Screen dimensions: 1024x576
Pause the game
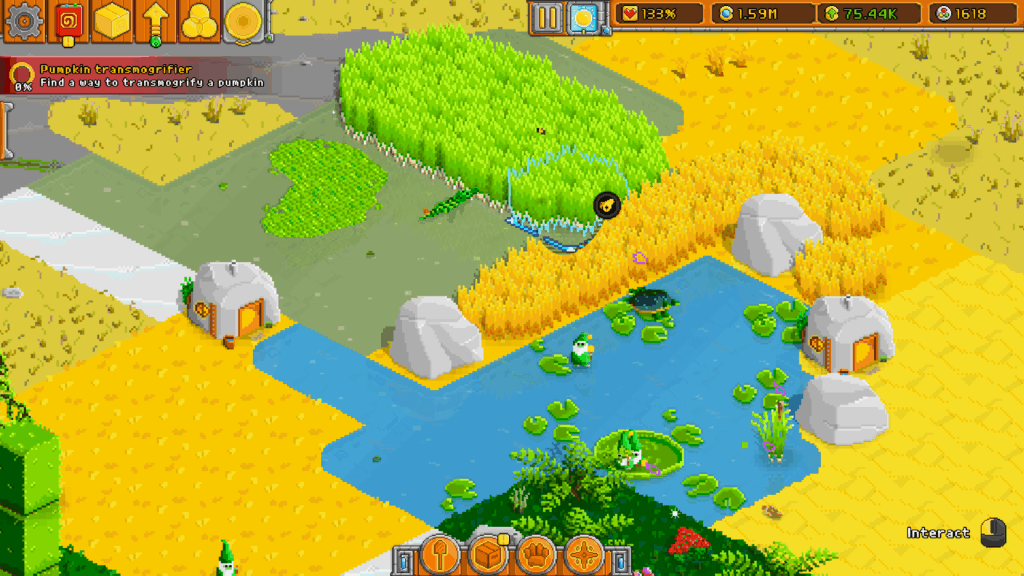tap(547, 16)
